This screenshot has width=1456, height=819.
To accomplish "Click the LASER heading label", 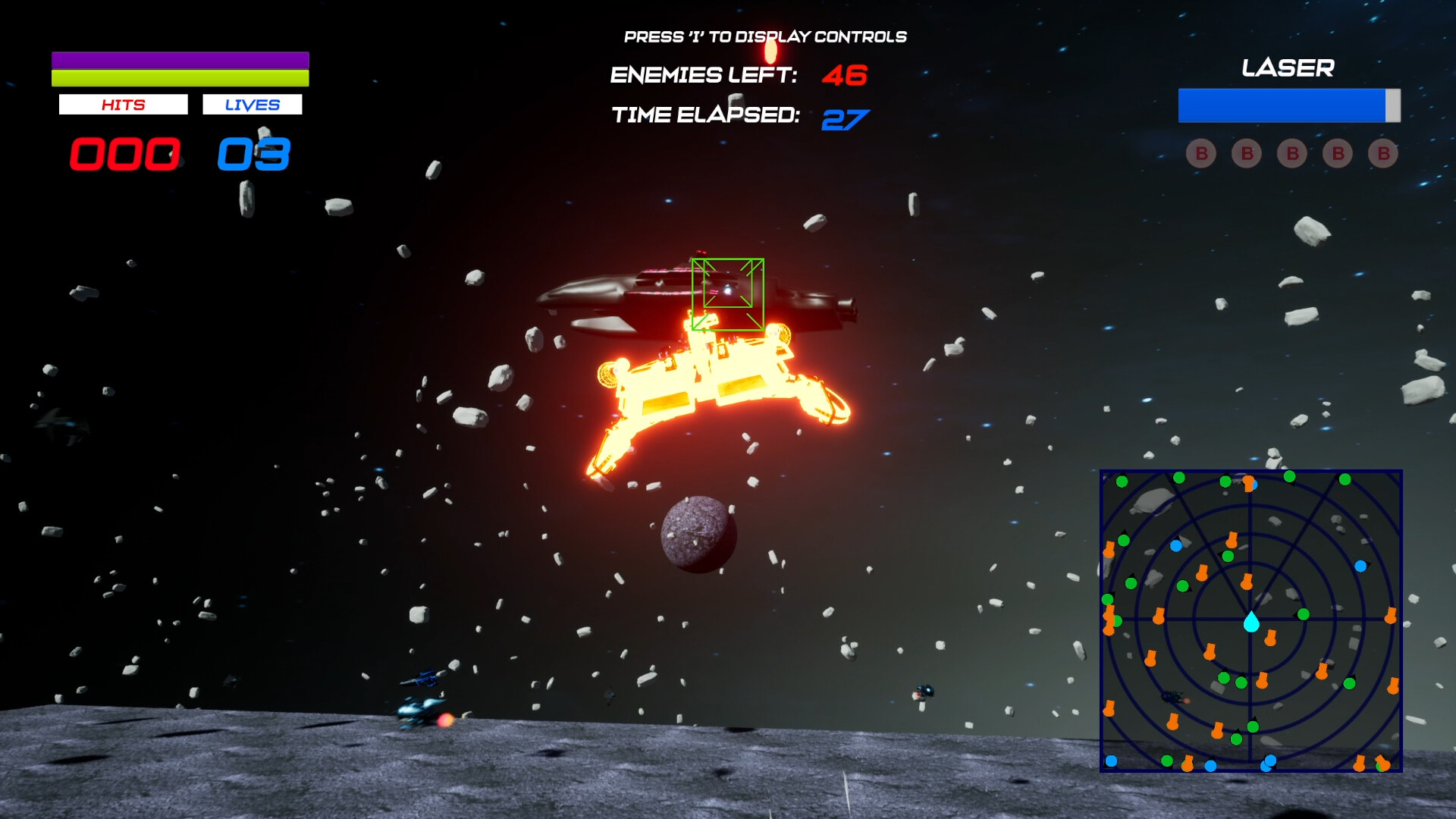I will (1287, 69).
